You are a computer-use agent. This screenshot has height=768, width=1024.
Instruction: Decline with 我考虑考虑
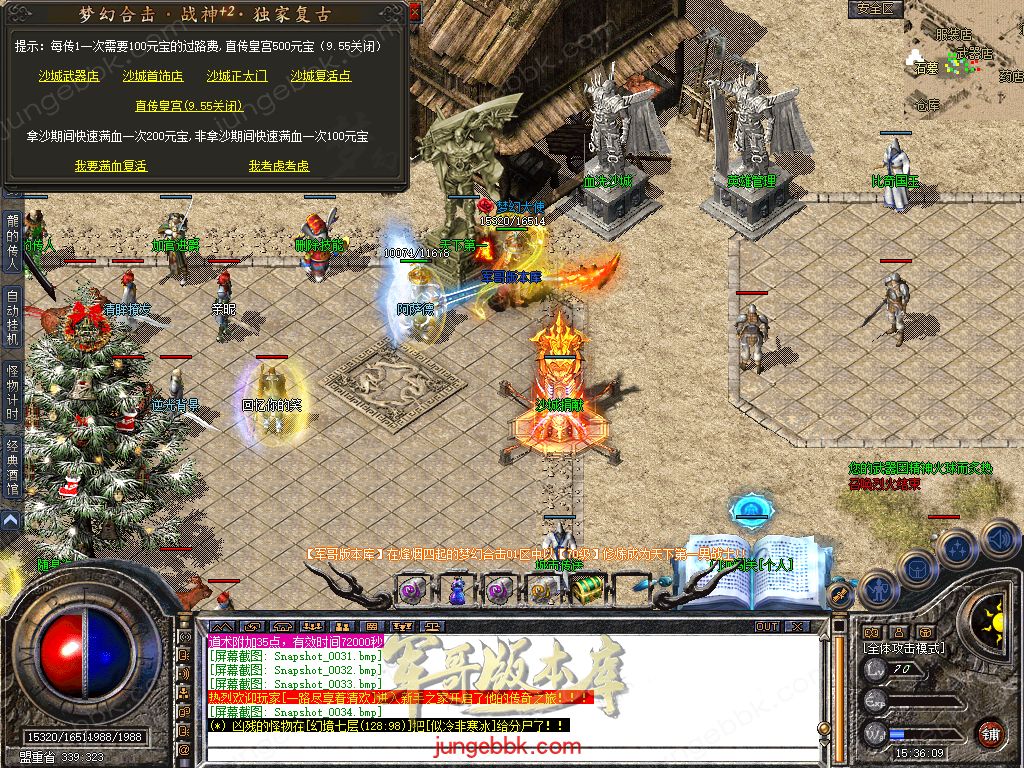[x=279, y=166]
